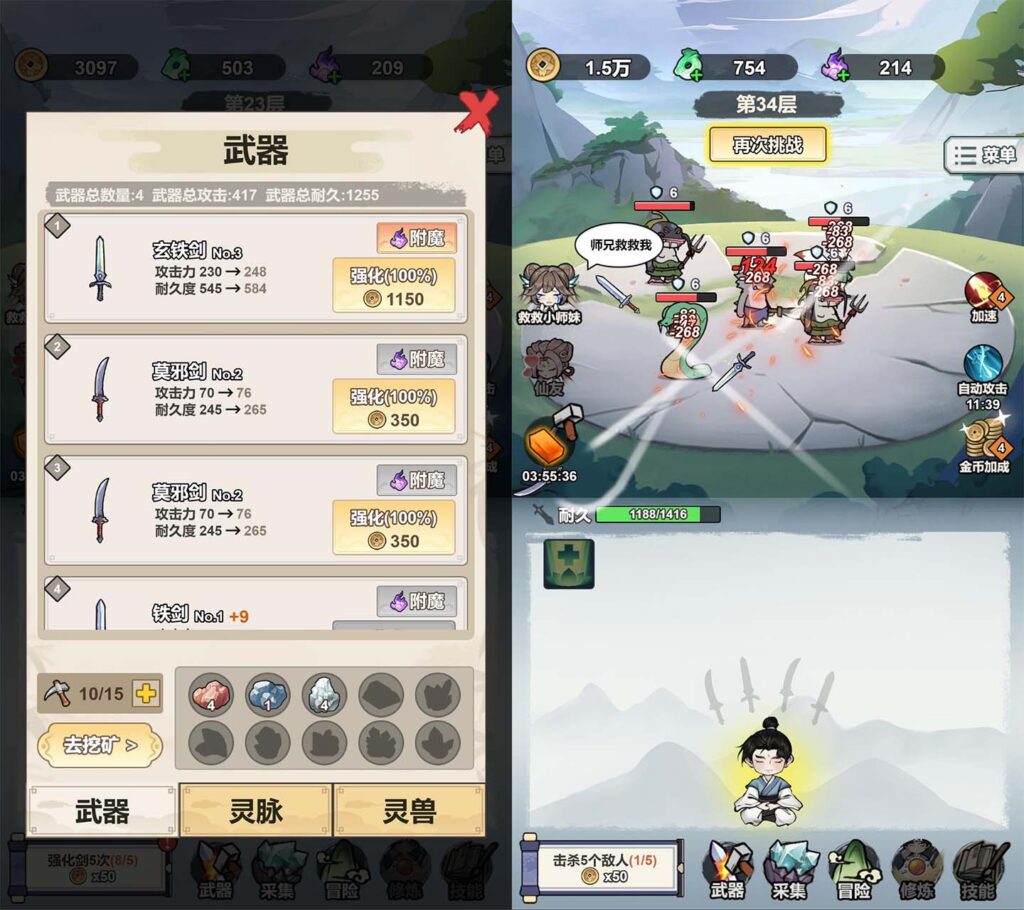The width and height of the screenshot is (1024, 910).
Task: Strengthen 玄铁剑 for 1150 coins
Action: coord(393,285)
